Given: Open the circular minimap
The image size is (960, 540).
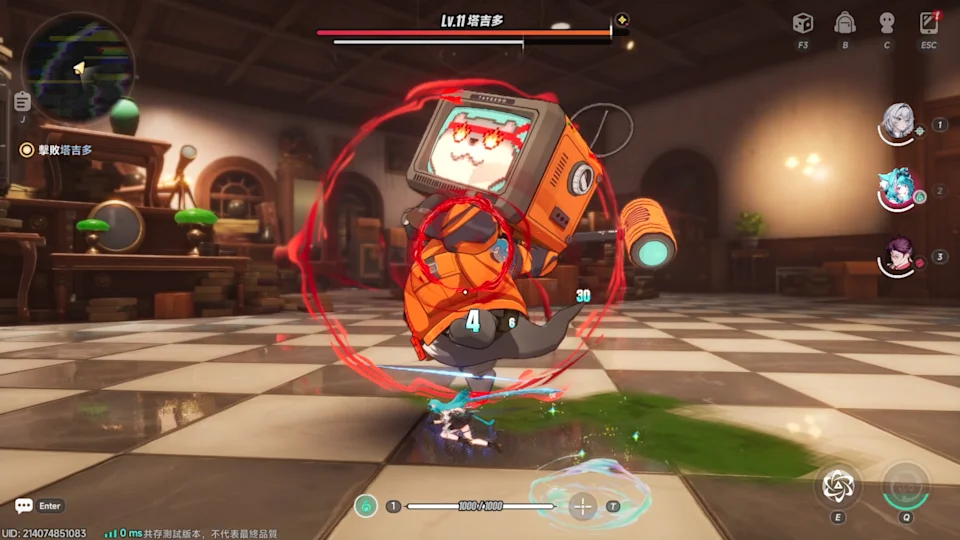Looking at the screenshot, I should click(78, 66).
